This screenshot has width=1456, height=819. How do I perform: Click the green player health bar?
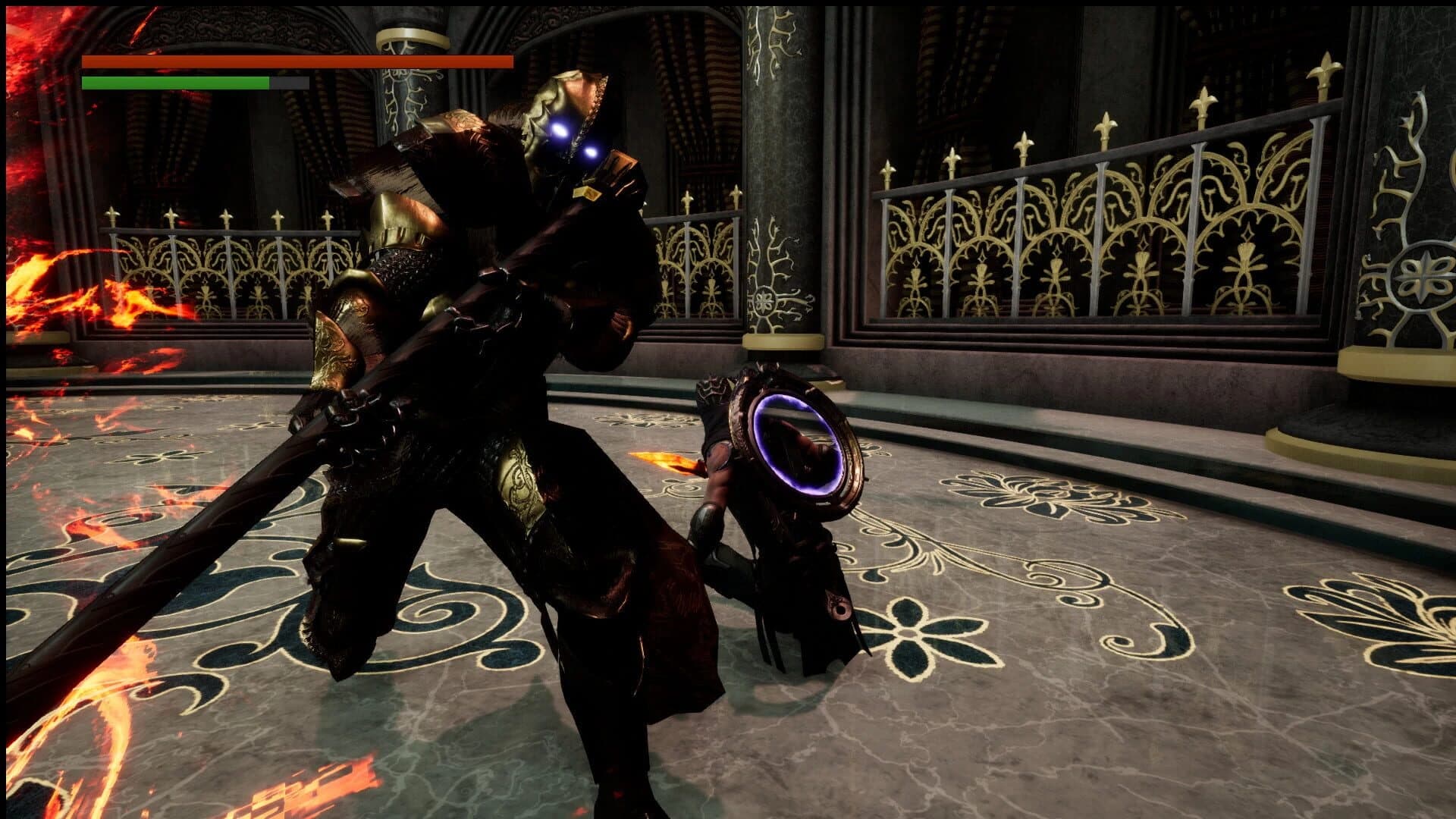(x=174, y=82)
